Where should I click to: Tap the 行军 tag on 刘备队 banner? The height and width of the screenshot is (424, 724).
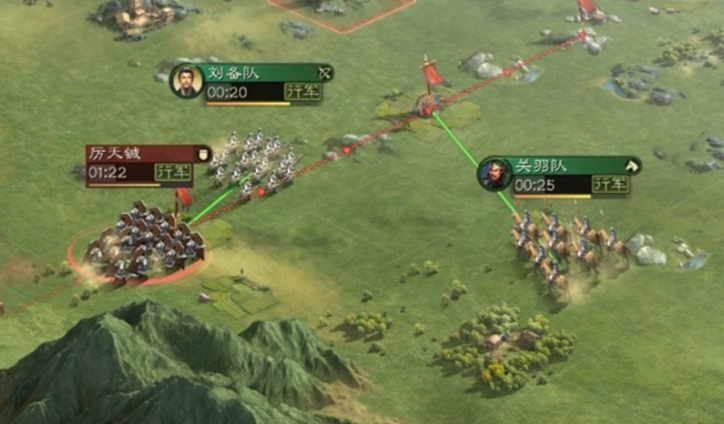(303, 92)
